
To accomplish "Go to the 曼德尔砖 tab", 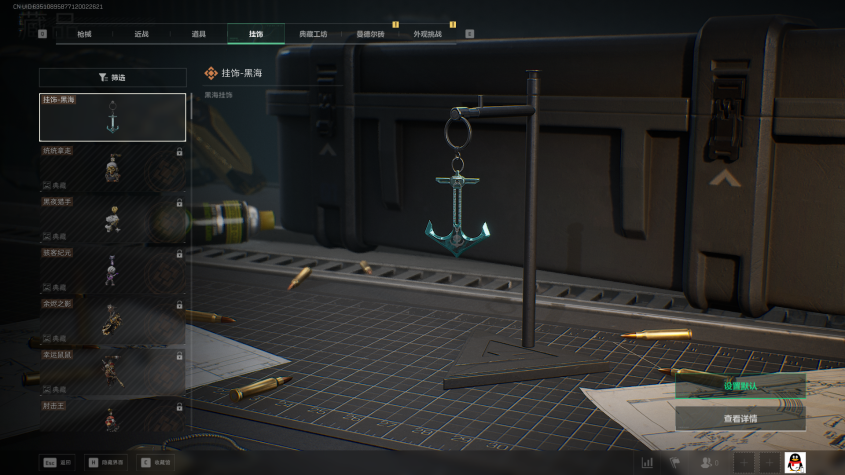I will pyautogui.click(x=370, y=34).
